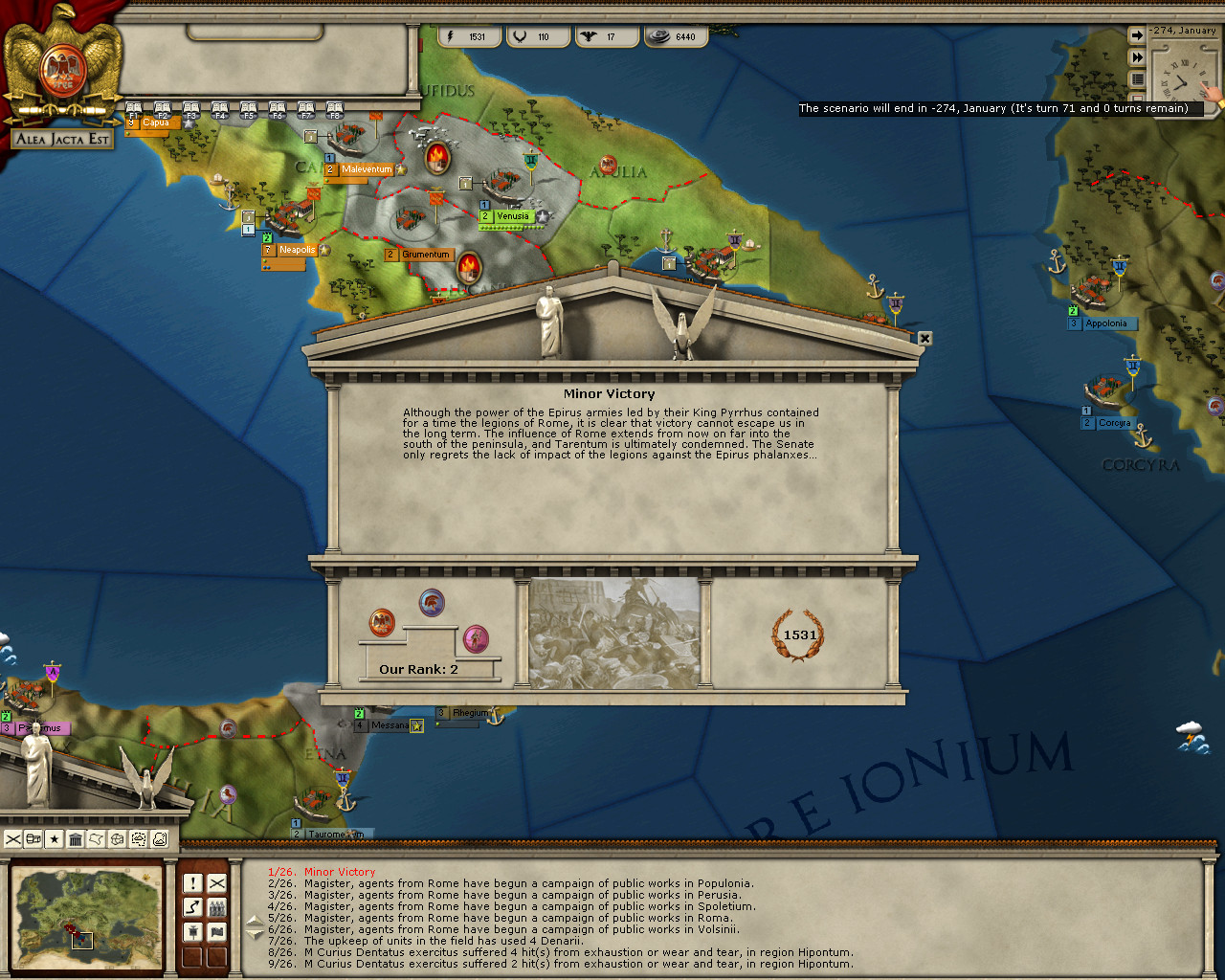Click the flag map icon beside minimap

(216, 932)
